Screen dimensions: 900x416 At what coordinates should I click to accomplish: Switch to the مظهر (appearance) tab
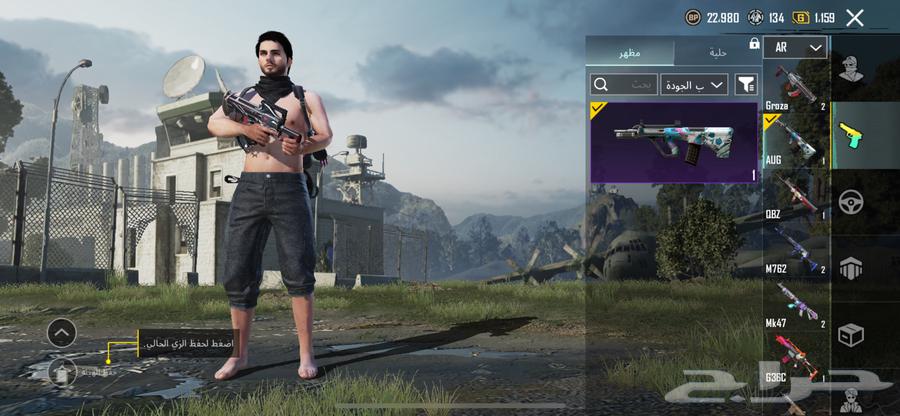[x=630, y=51]
